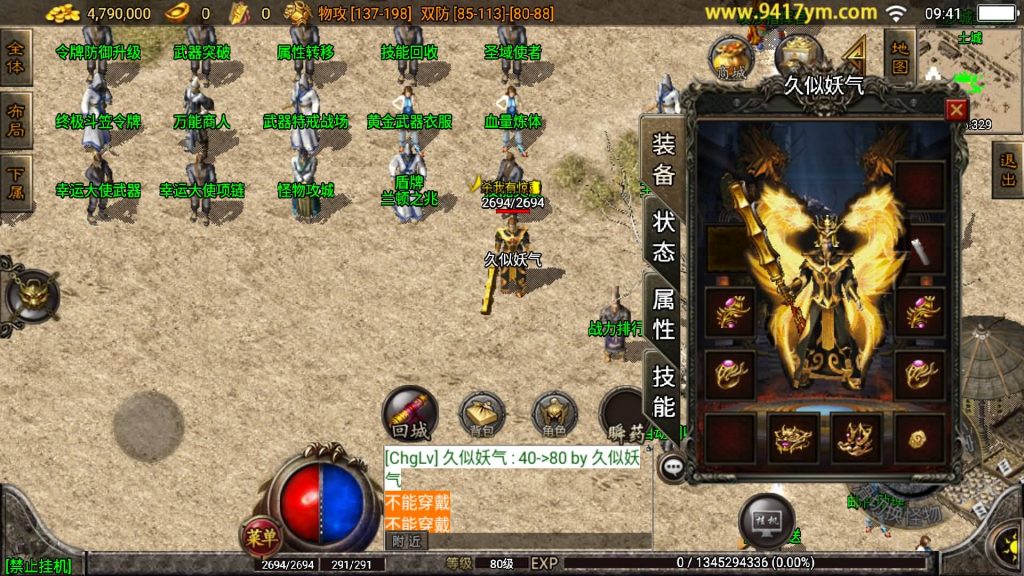Switch to the 状态 (status) tab

[664, 236]
